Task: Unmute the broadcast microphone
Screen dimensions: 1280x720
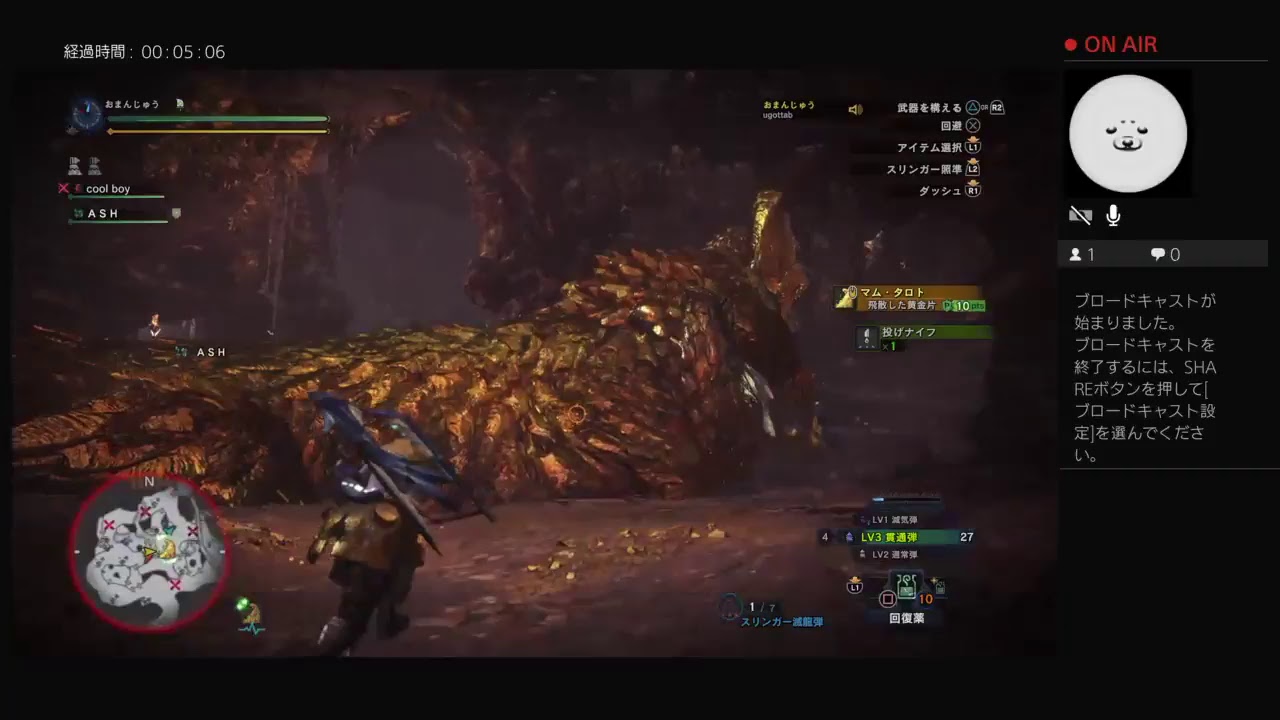Action: tap(1112, 215)
